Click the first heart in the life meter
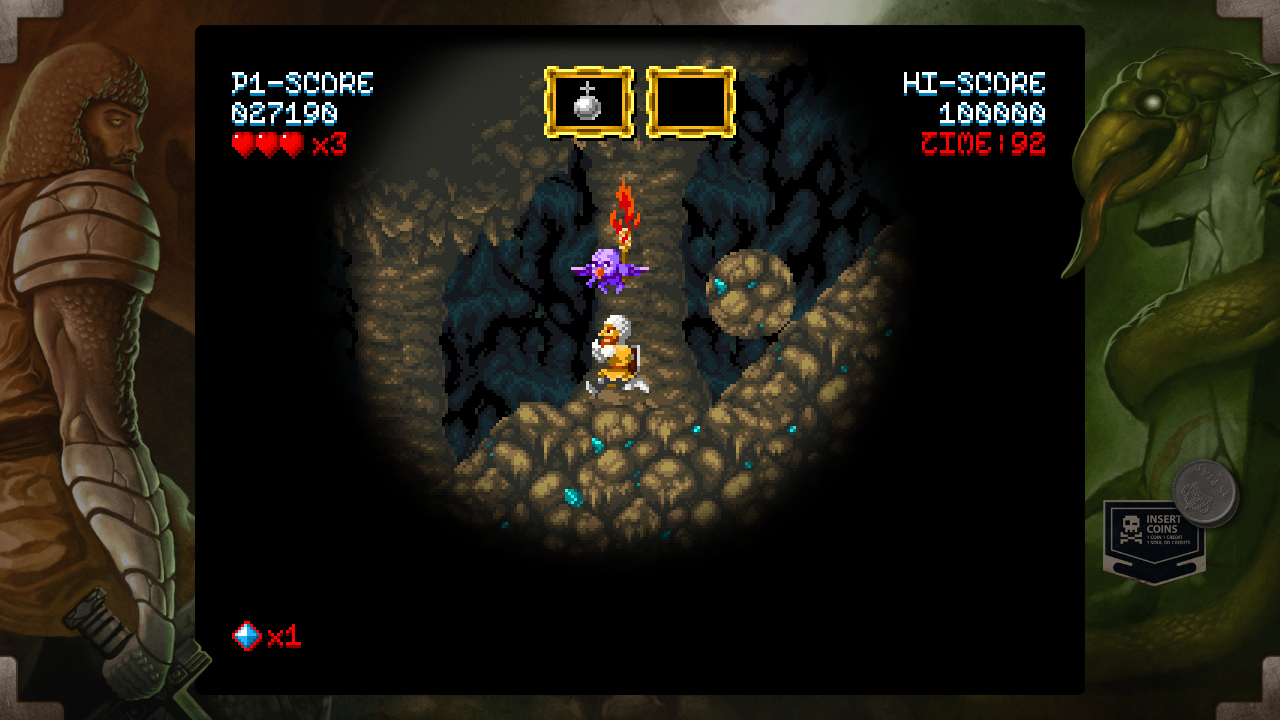This screenshot has width=1280, height=720. coord(241,146)
